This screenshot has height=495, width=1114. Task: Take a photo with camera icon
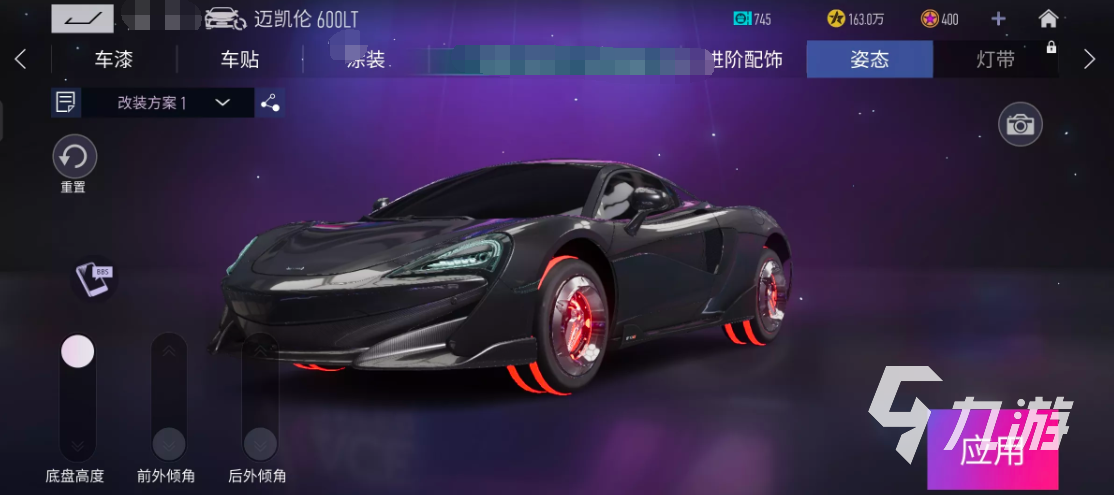pyautogui.click(x=1020, y=125)
